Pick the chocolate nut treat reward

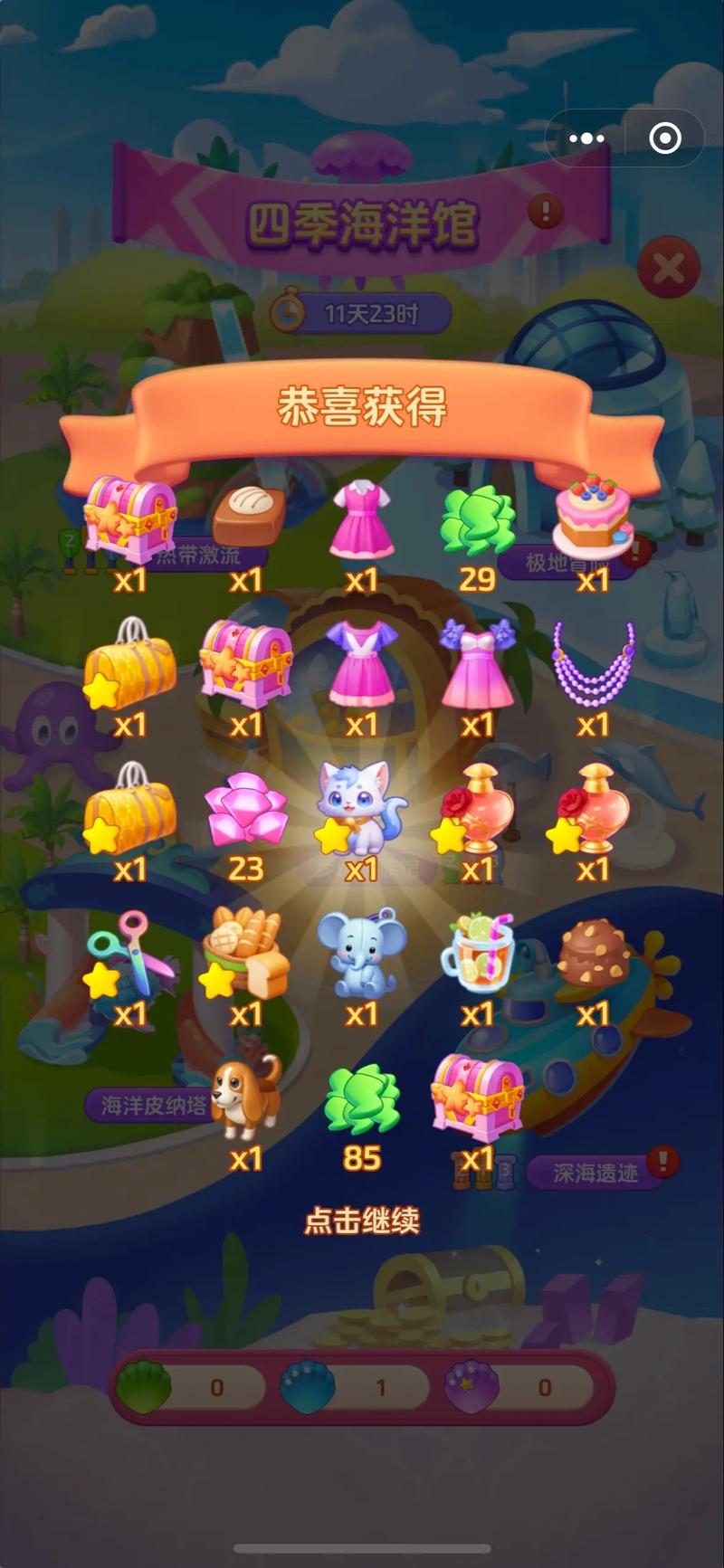pyautogui.click(x=594, y=955)
